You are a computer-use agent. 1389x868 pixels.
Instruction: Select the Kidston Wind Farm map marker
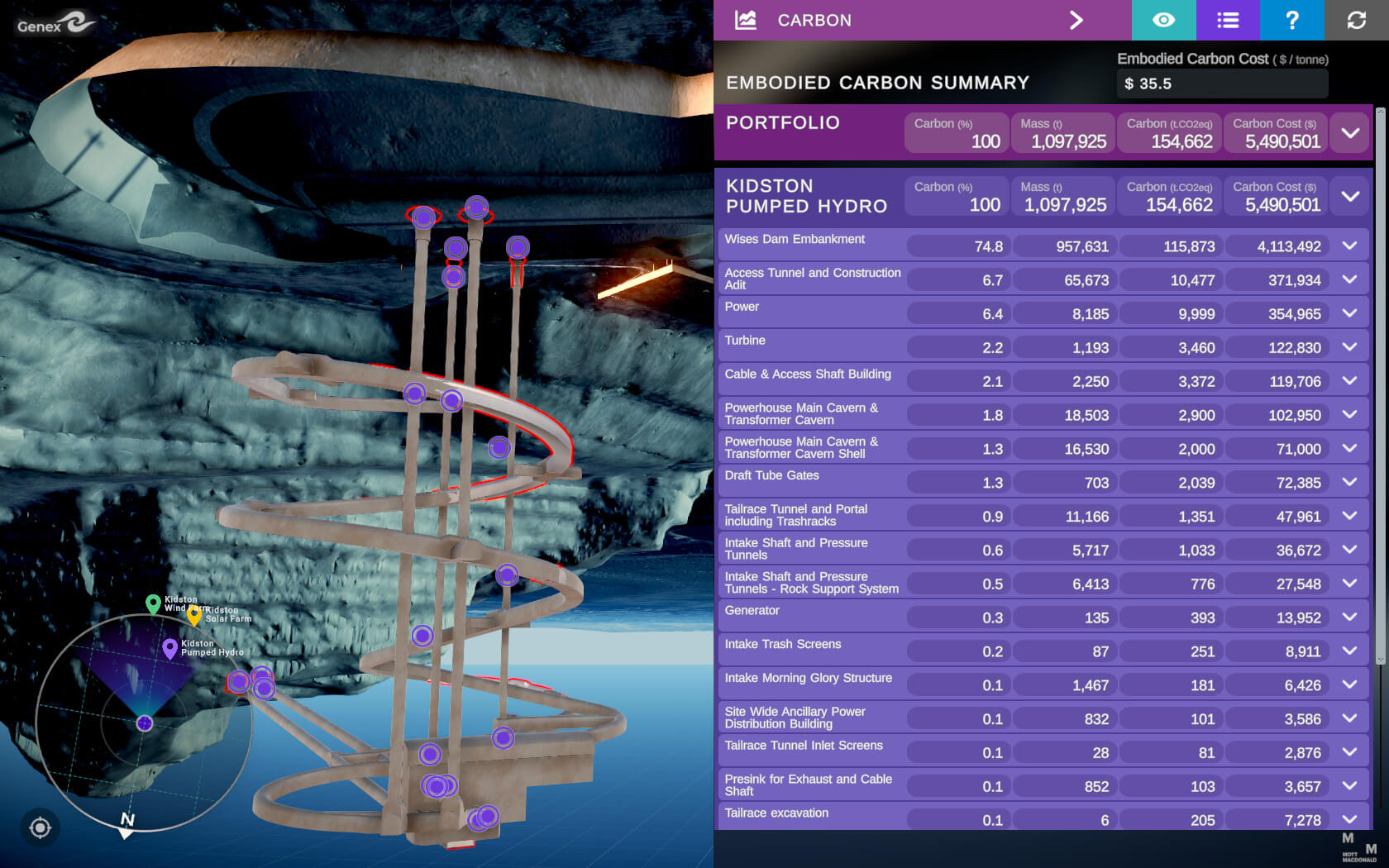153,603
